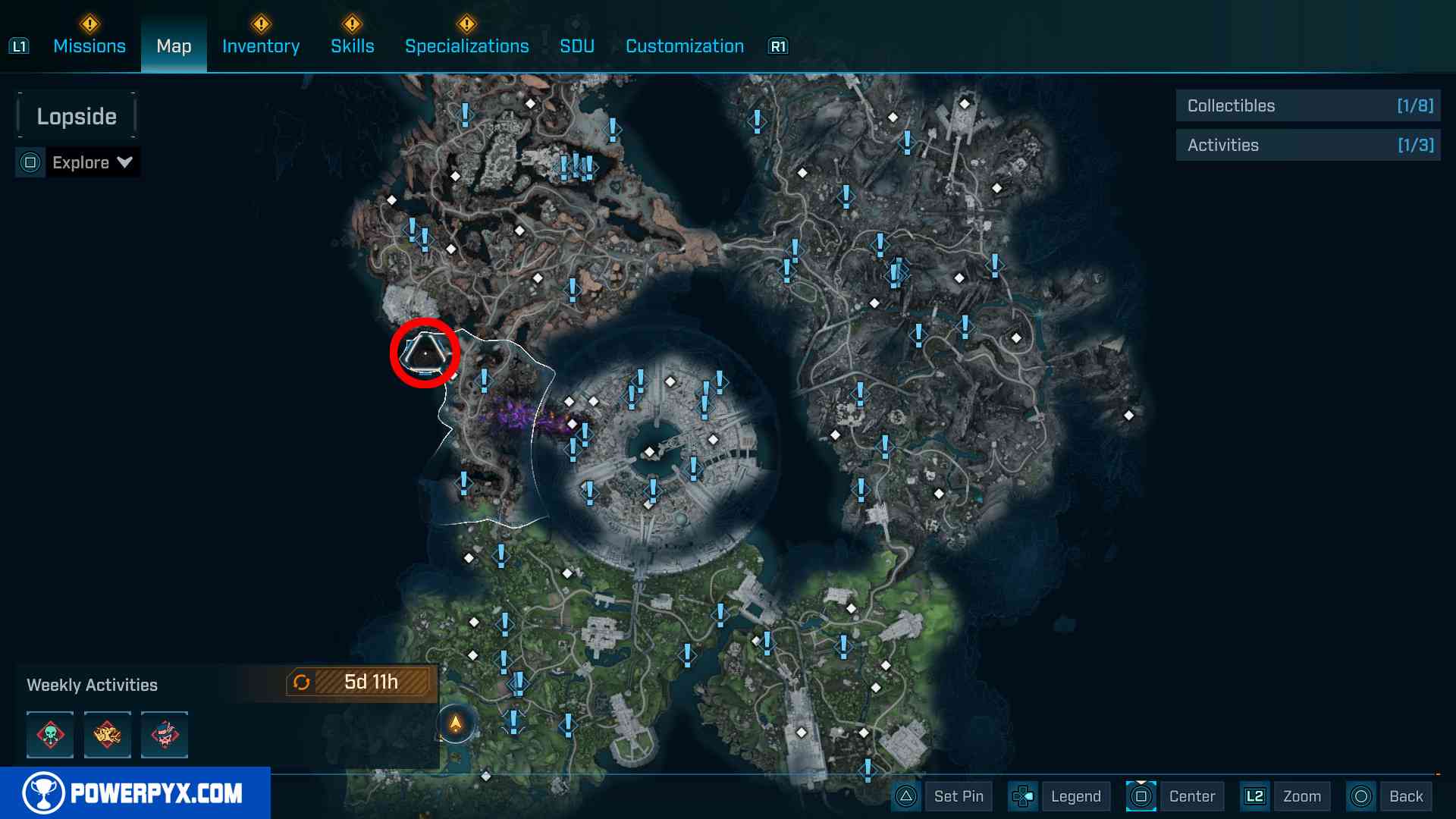
Task: Switch to the SDU tab
Action: point(577,46)
